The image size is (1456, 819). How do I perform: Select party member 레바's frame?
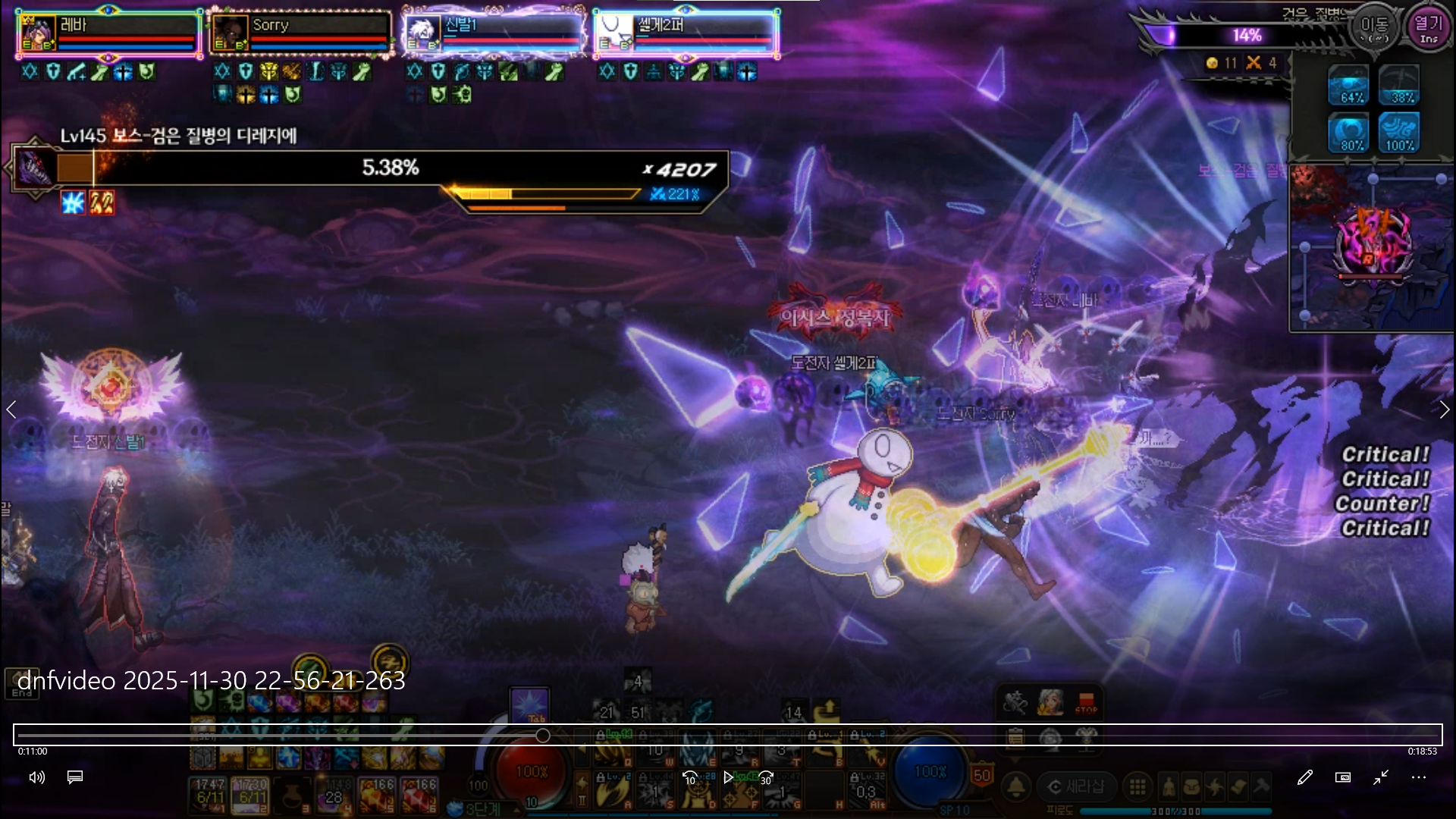point(108,33)
